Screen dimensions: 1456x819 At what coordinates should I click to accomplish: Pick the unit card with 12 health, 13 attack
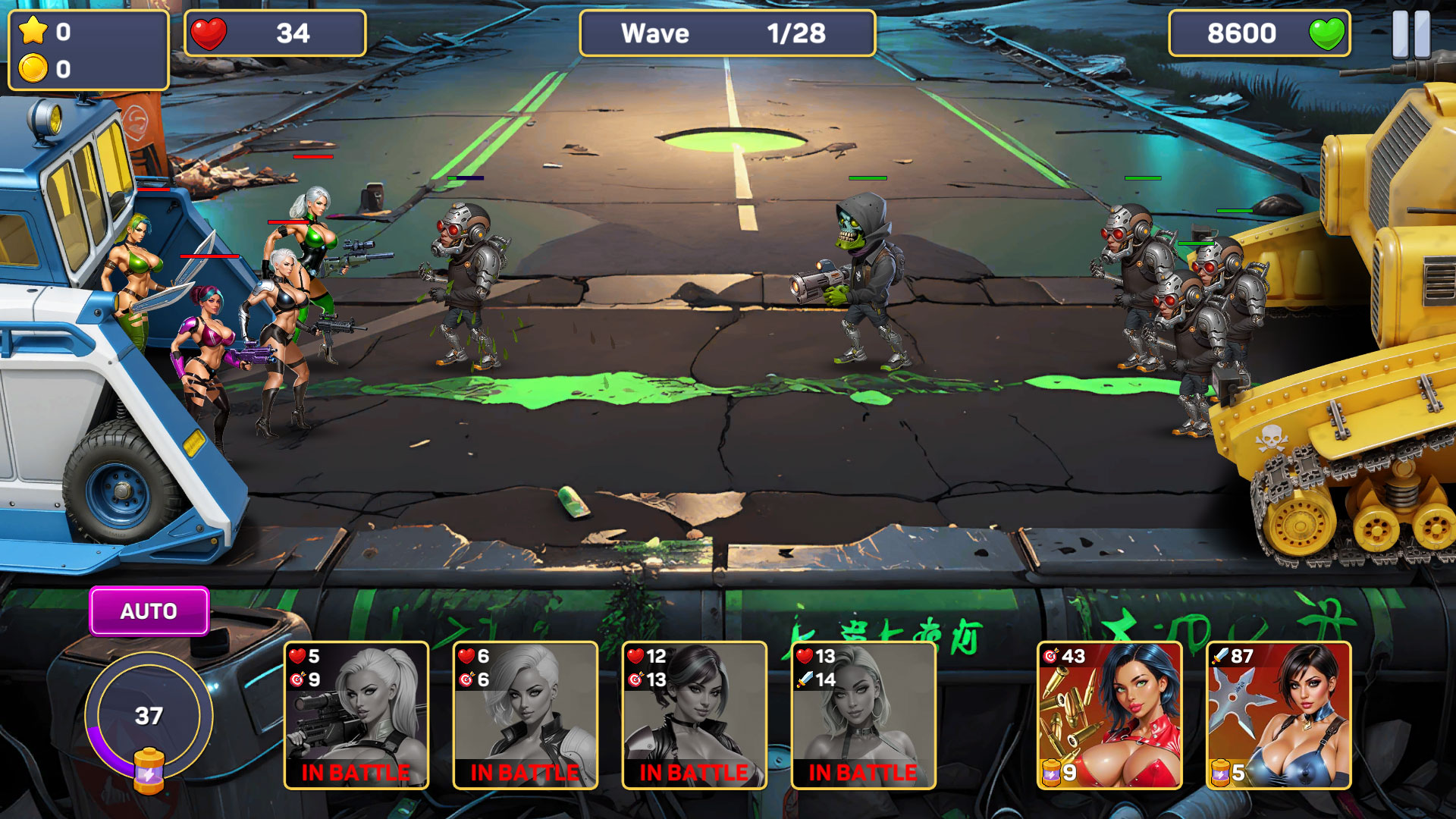(x=695, y=715)
